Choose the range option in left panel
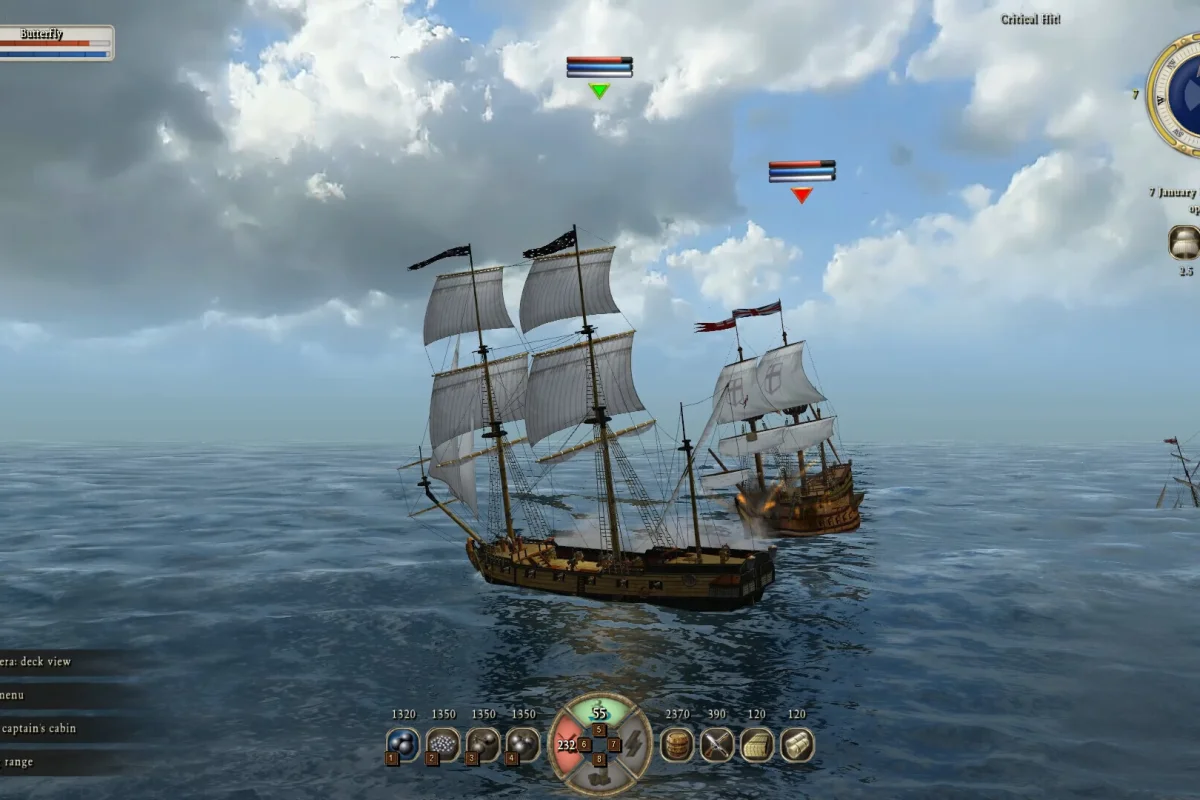 18,762
